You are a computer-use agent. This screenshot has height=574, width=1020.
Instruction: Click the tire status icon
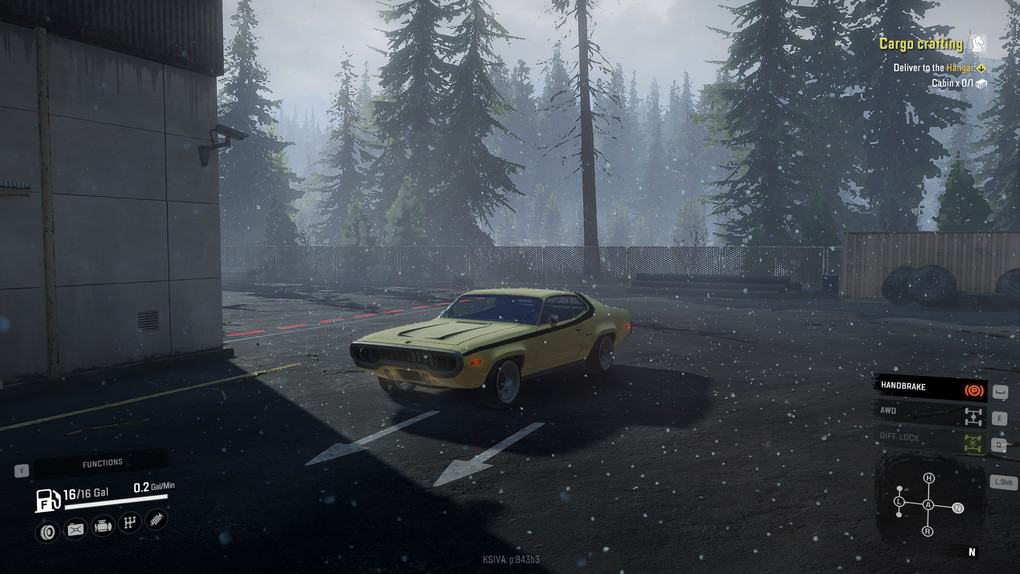click(x=46, y=530)
